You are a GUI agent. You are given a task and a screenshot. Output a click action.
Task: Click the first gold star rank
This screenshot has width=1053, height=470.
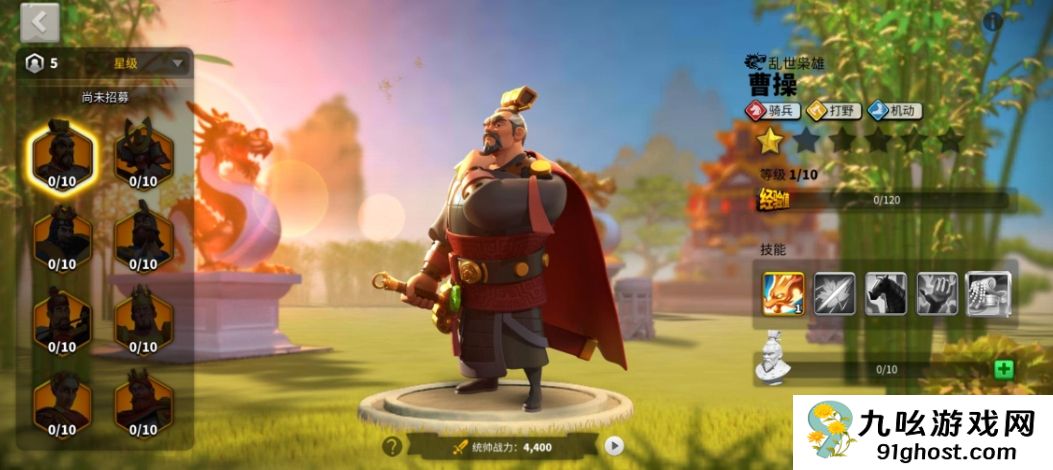point(769,141)
